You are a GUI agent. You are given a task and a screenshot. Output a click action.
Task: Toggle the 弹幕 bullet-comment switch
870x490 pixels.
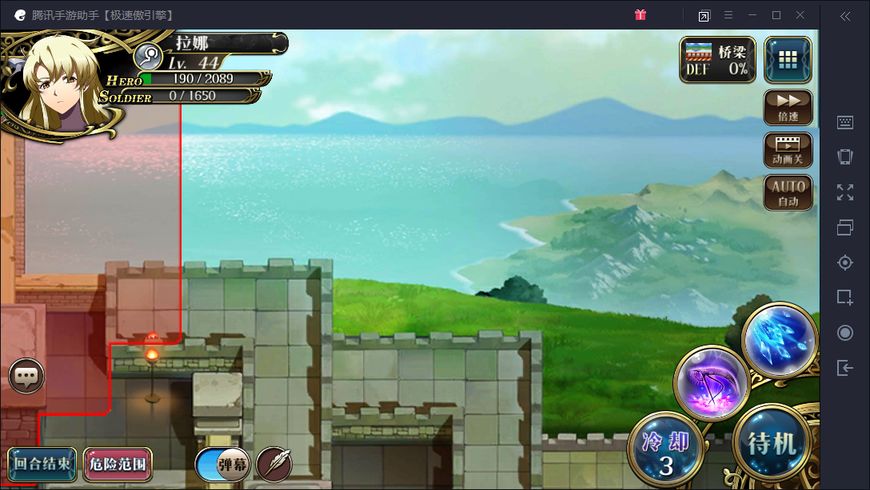coord(223,464)
